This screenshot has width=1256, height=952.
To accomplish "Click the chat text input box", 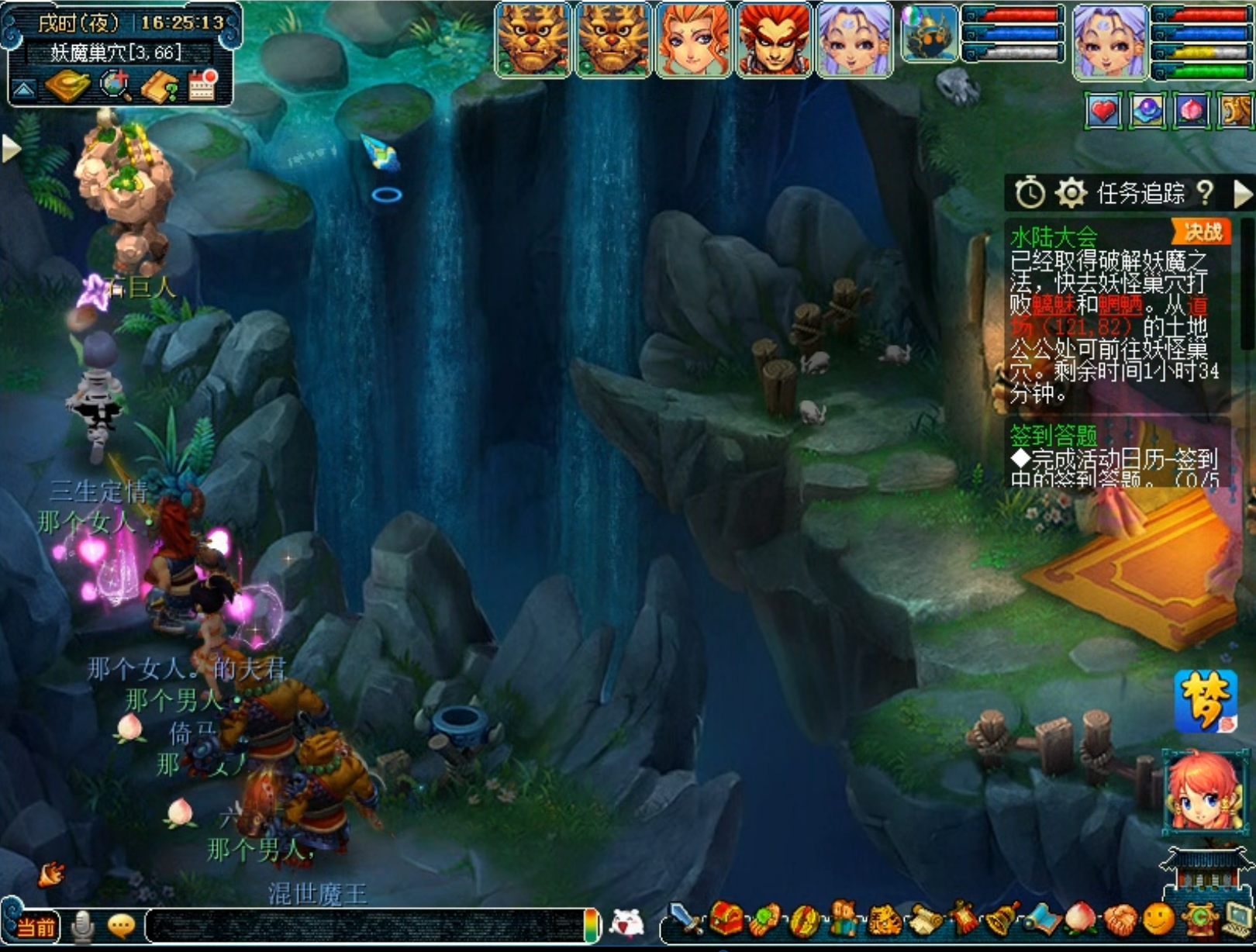I will pos(364,926).
